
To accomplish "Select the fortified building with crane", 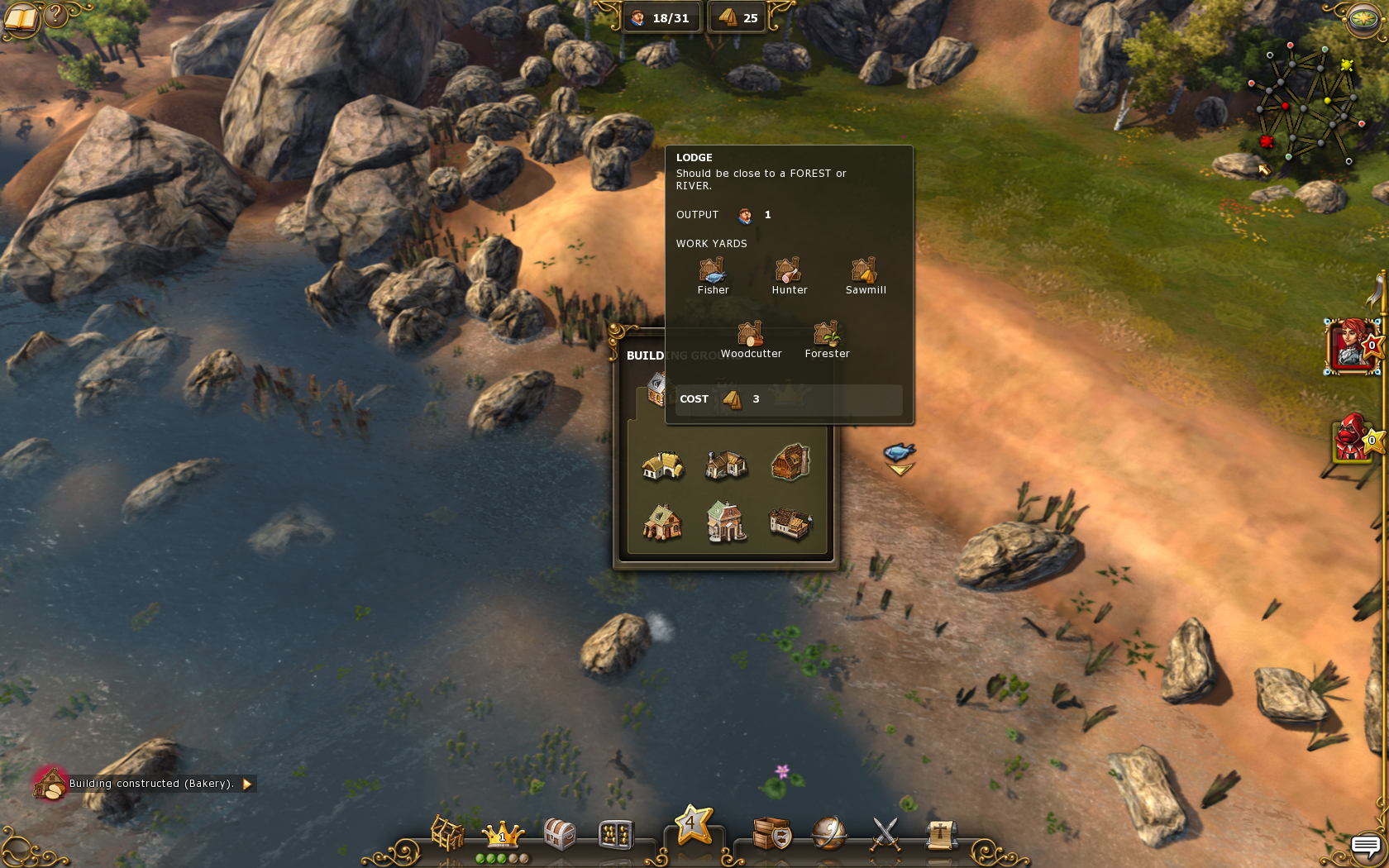I will pyautogui.click(x=790, y=522).
